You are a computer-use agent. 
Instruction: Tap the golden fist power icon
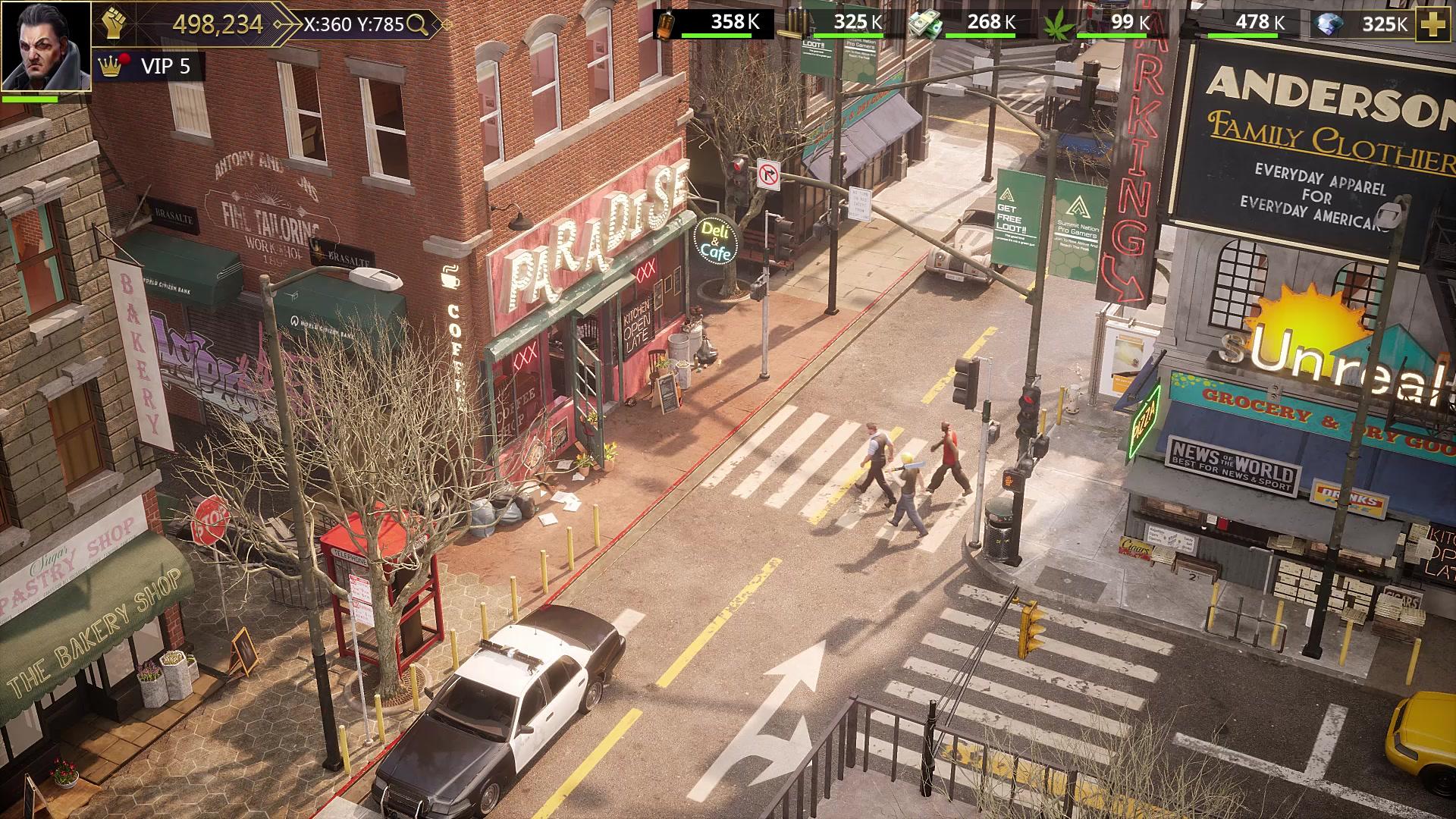pos(113,24)
